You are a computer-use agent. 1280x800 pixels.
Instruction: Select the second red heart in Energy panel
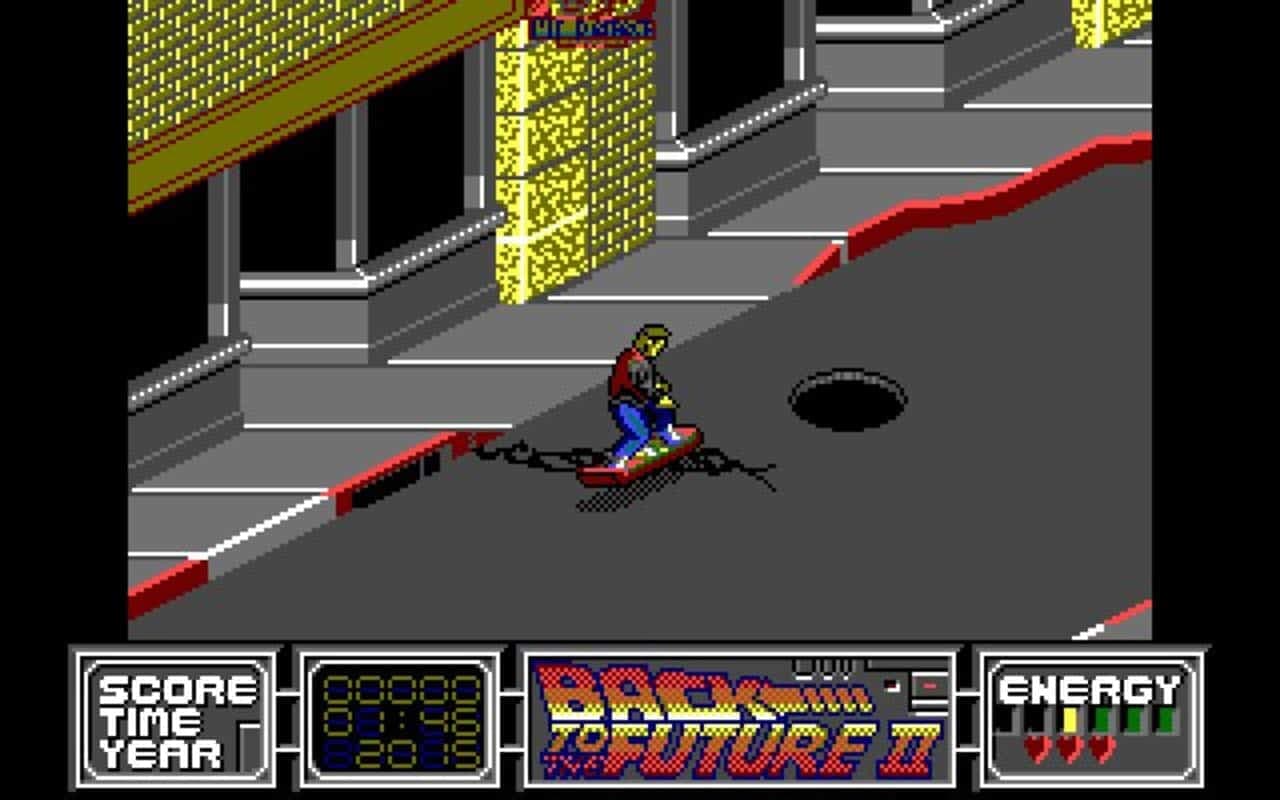click(x=1069, y=748)
